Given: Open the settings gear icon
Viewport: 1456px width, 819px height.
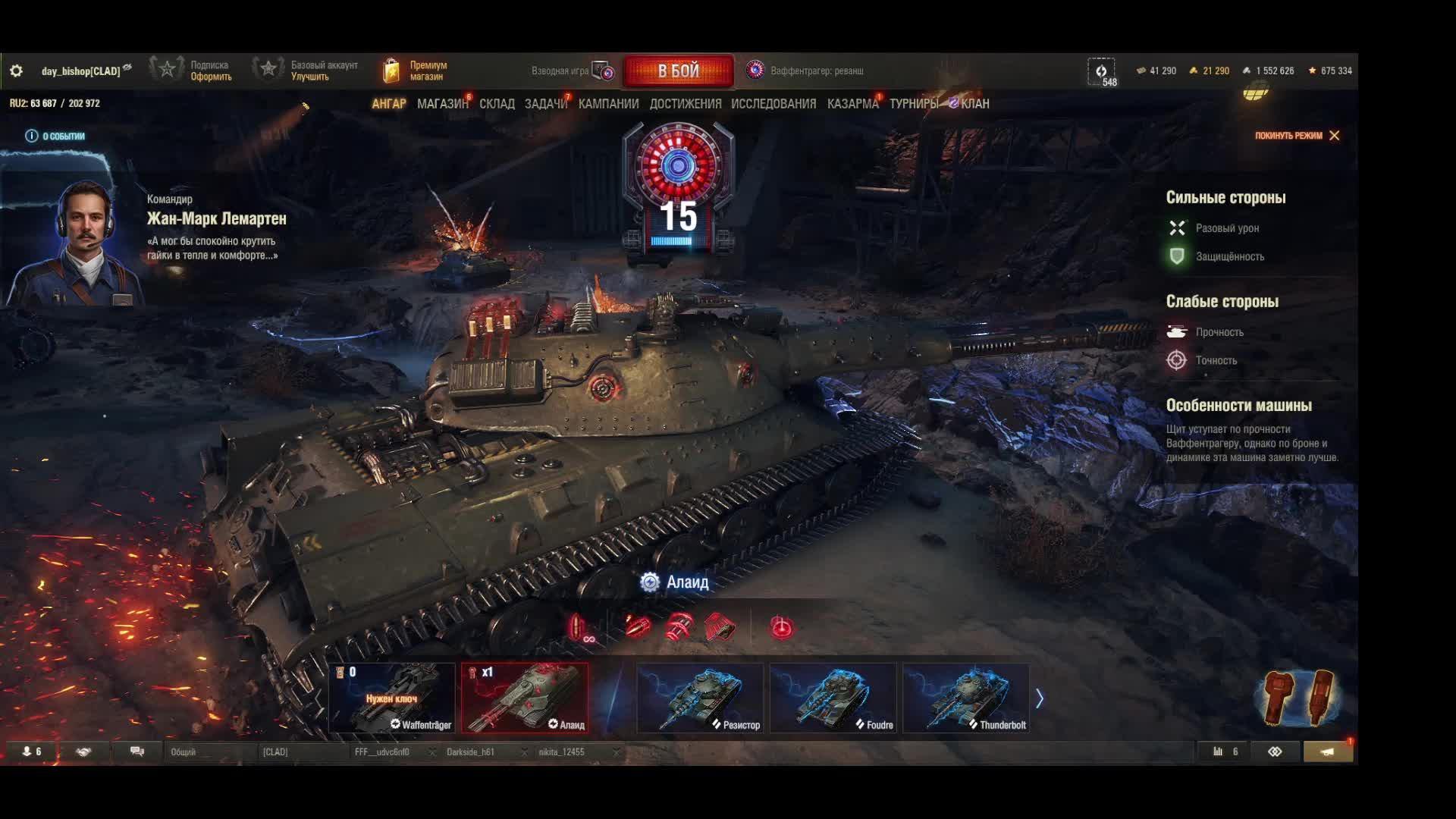Looking at the screenshot, I should coord(16,71).
